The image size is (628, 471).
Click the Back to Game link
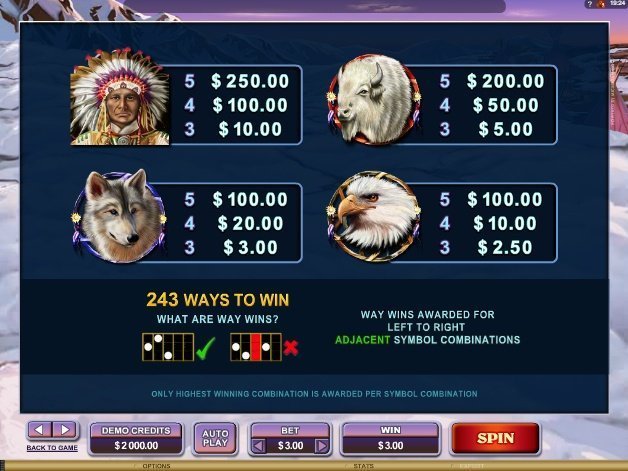[x=51, y=447]
